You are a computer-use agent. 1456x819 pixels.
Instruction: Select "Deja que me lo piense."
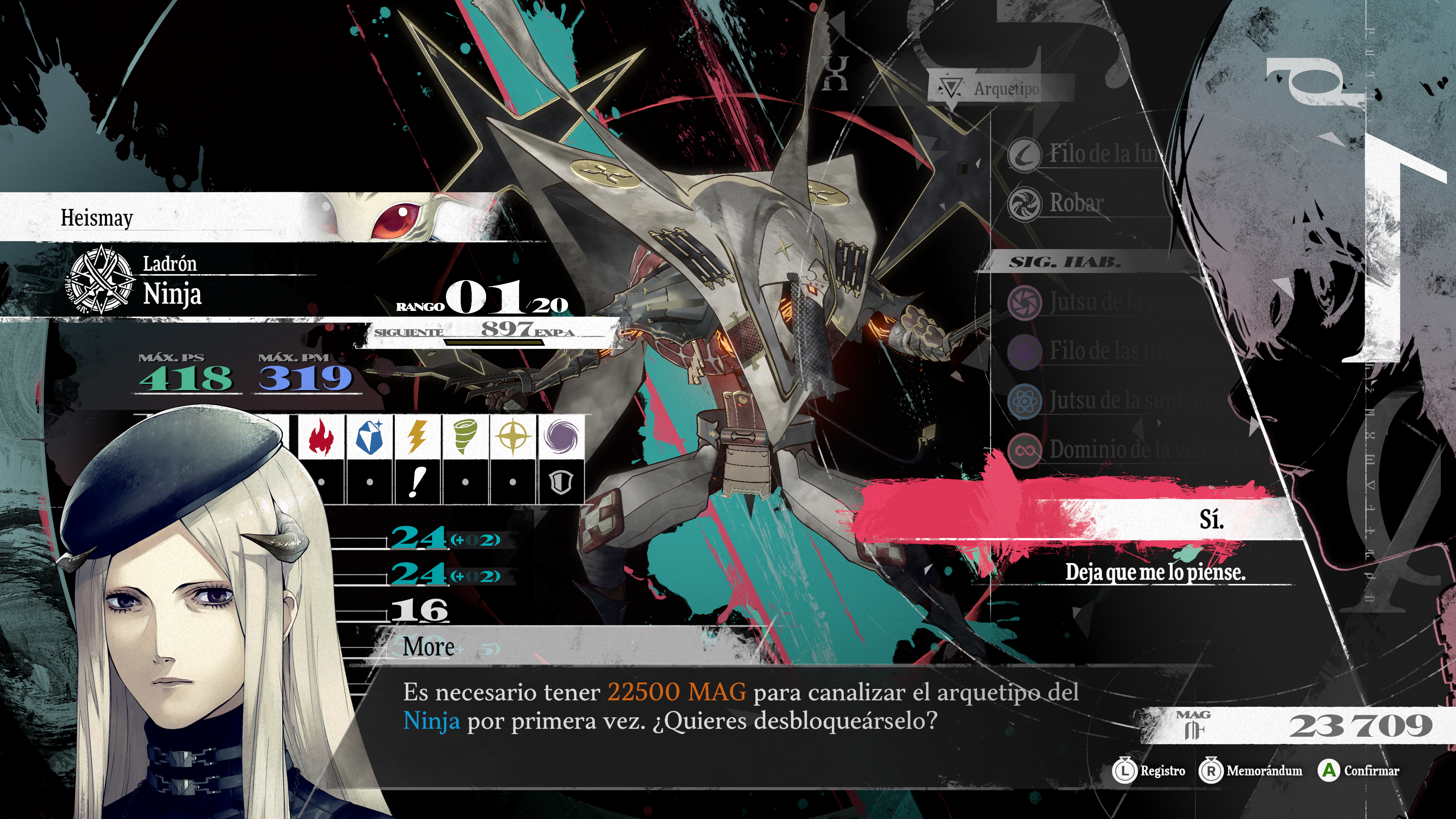[x=1155, y=572]
